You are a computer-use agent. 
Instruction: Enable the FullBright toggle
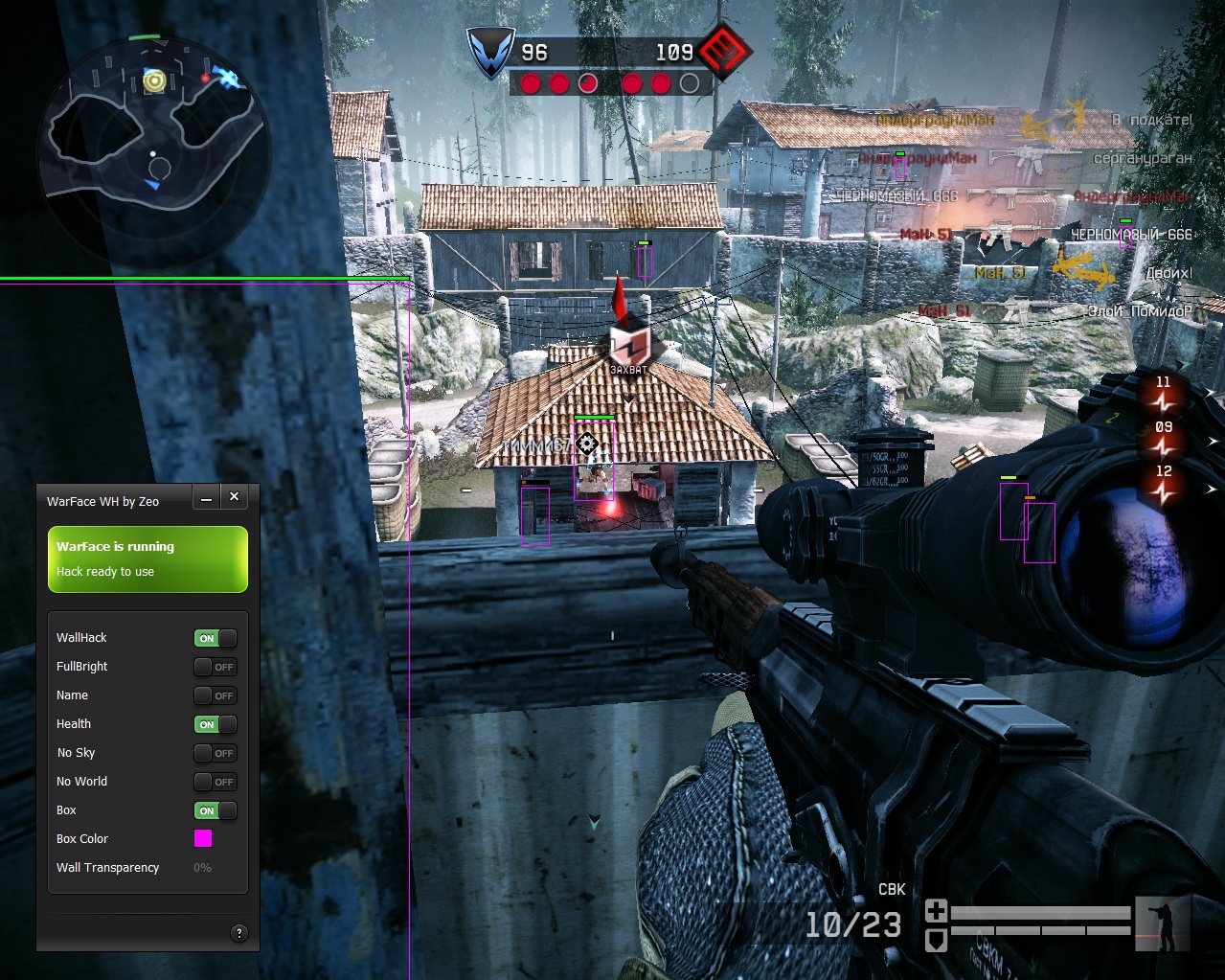click(x=216, y=667)
